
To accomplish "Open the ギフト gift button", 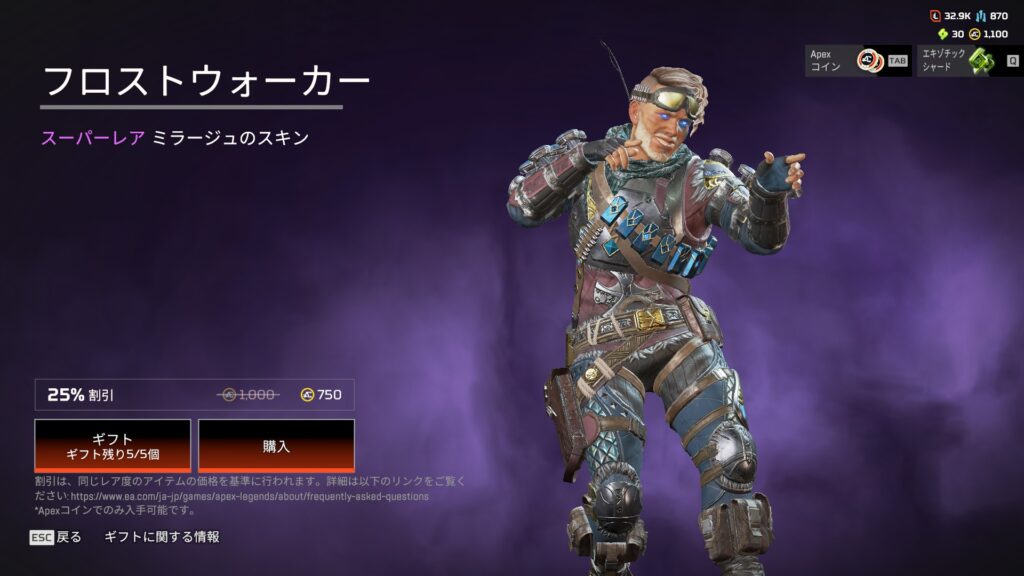I will pos(112,445).
